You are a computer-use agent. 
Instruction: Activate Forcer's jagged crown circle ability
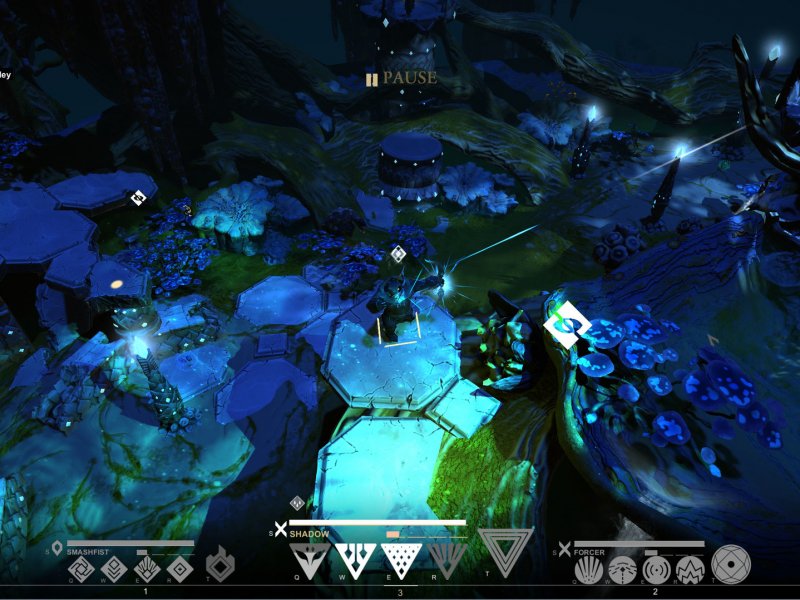coord(690,570)
